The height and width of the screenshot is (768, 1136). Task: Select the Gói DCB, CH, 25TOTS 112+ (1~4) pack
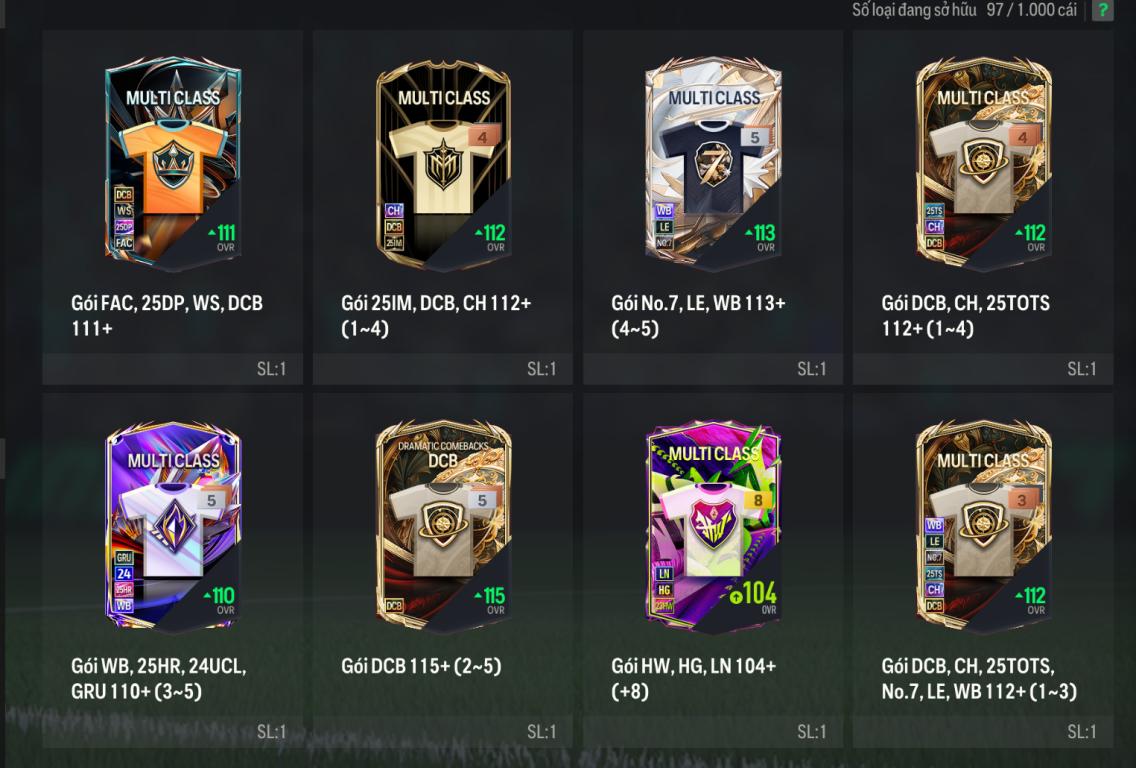[983, 165]
